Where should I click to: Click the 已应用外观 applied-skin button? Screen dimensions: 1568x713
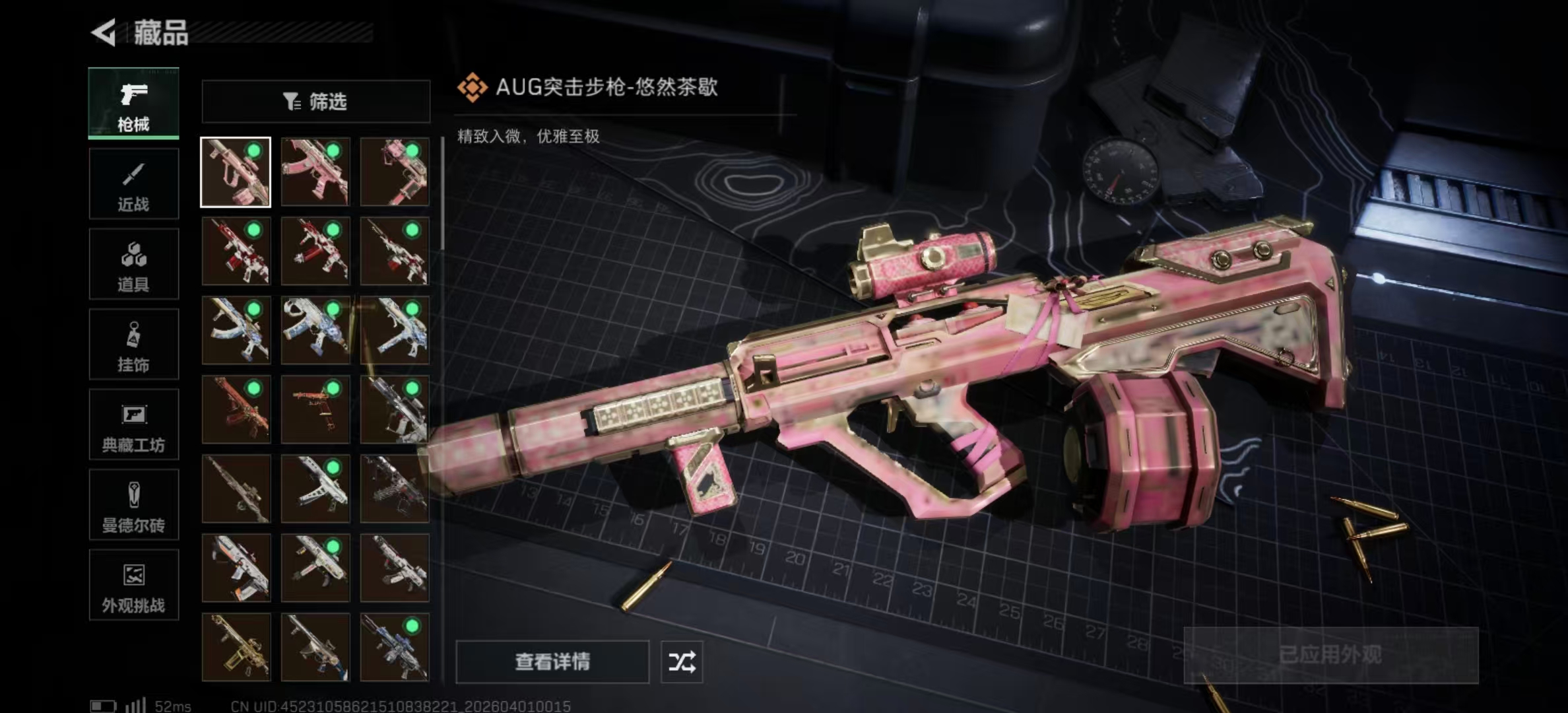pos(1330,655)
